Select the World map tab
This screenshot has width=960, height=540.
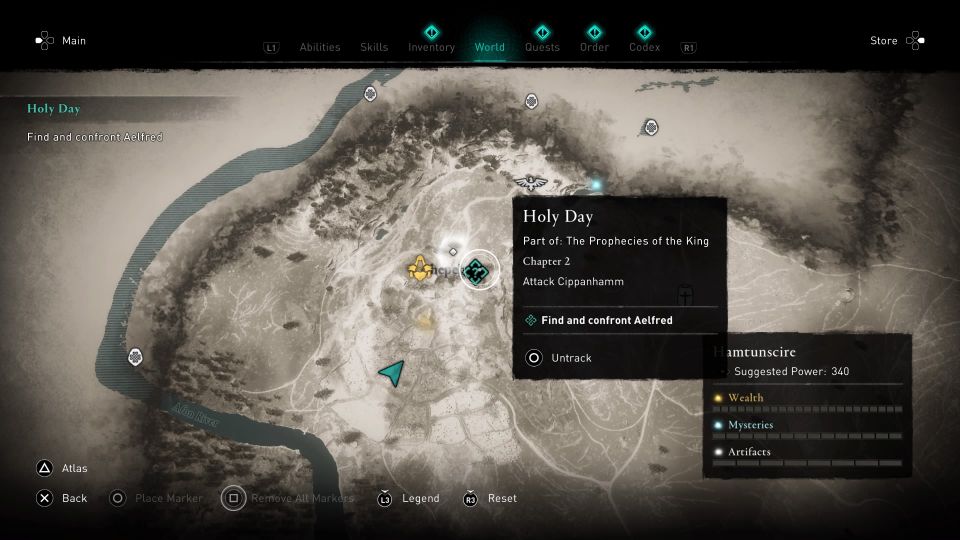[x=490, y=47]
